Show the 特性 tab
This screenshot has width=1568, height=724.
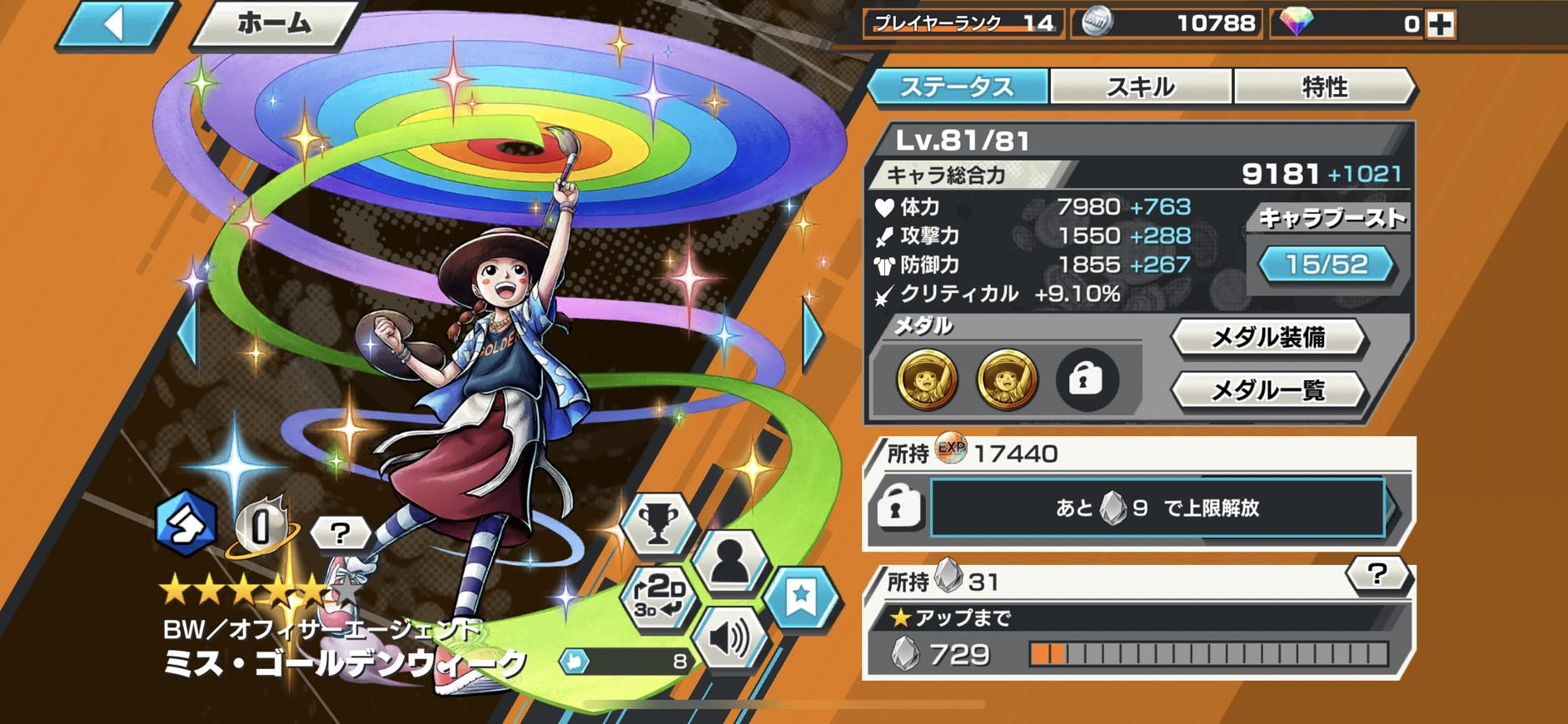(x=1324, y=87)
